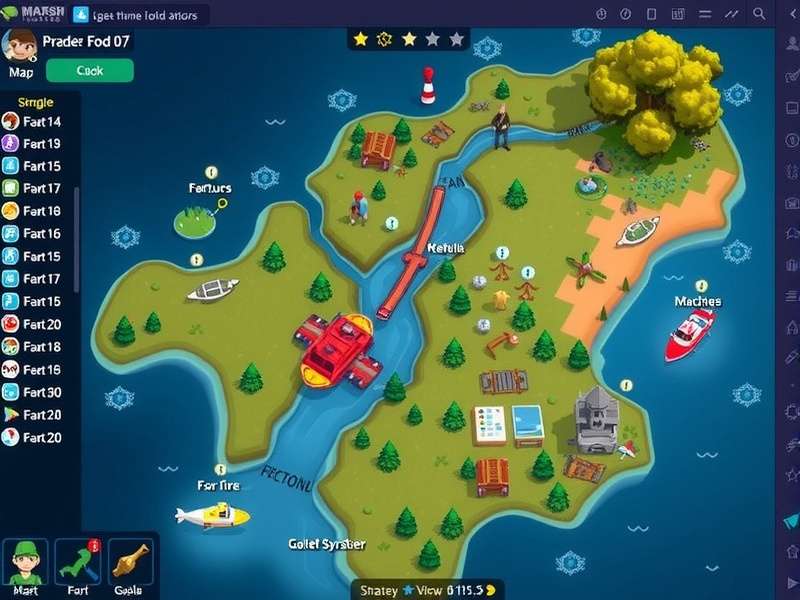This screenshot has width=800, height=600.
Task: Click the green Cack button
Action: point(89,70)
